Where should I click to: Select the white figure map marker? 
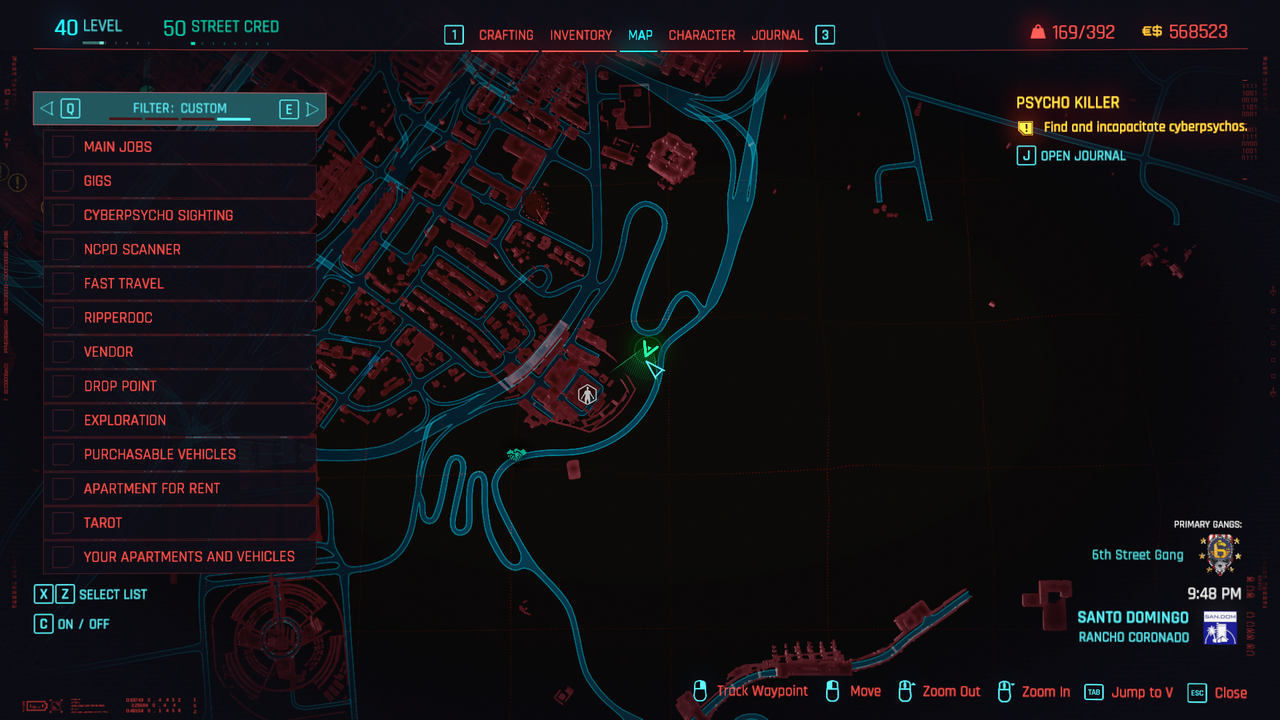point(586,394)
